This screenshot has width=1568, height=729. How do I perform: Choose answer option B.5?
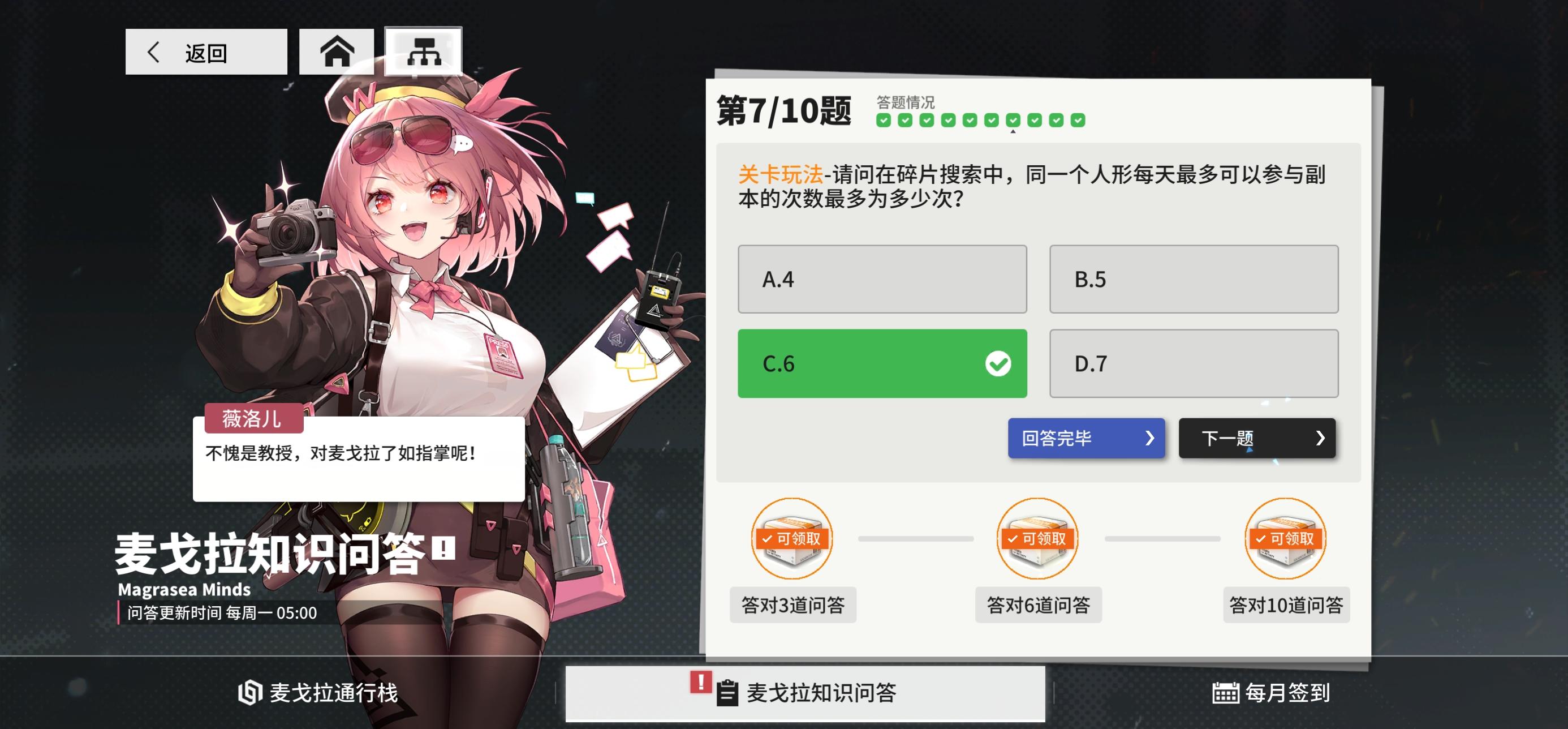click(1194, 280)
